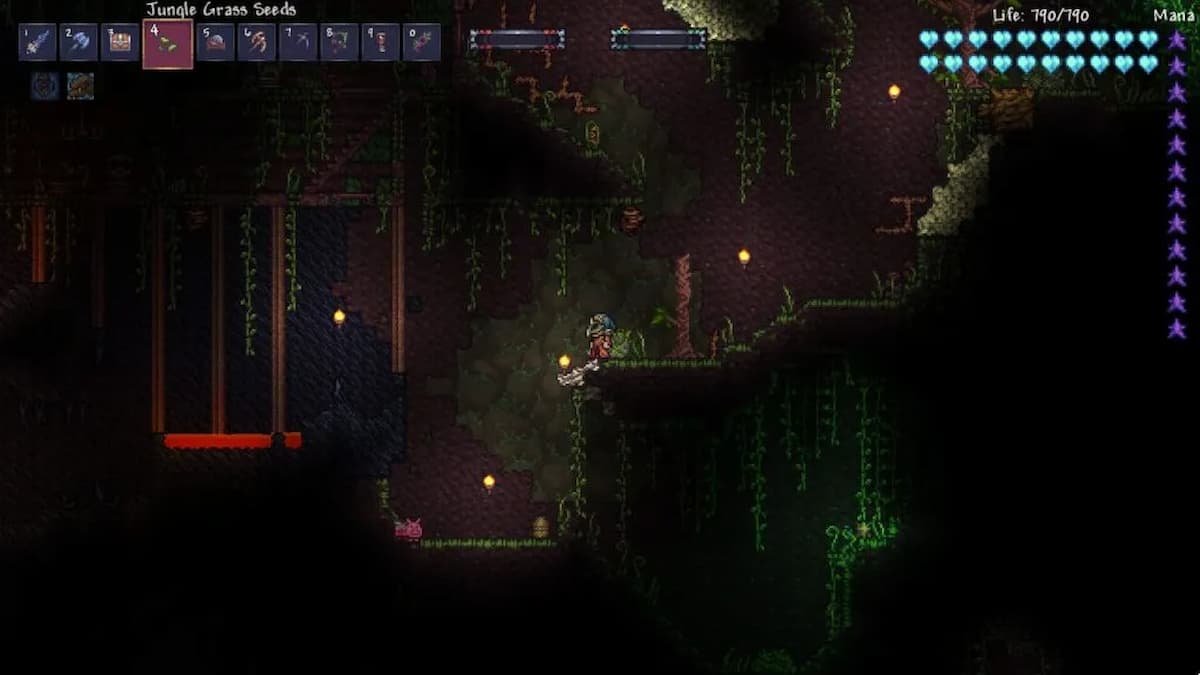
Task: Choose the chest item in hotbar slot 3
Action: click(120, 43)
